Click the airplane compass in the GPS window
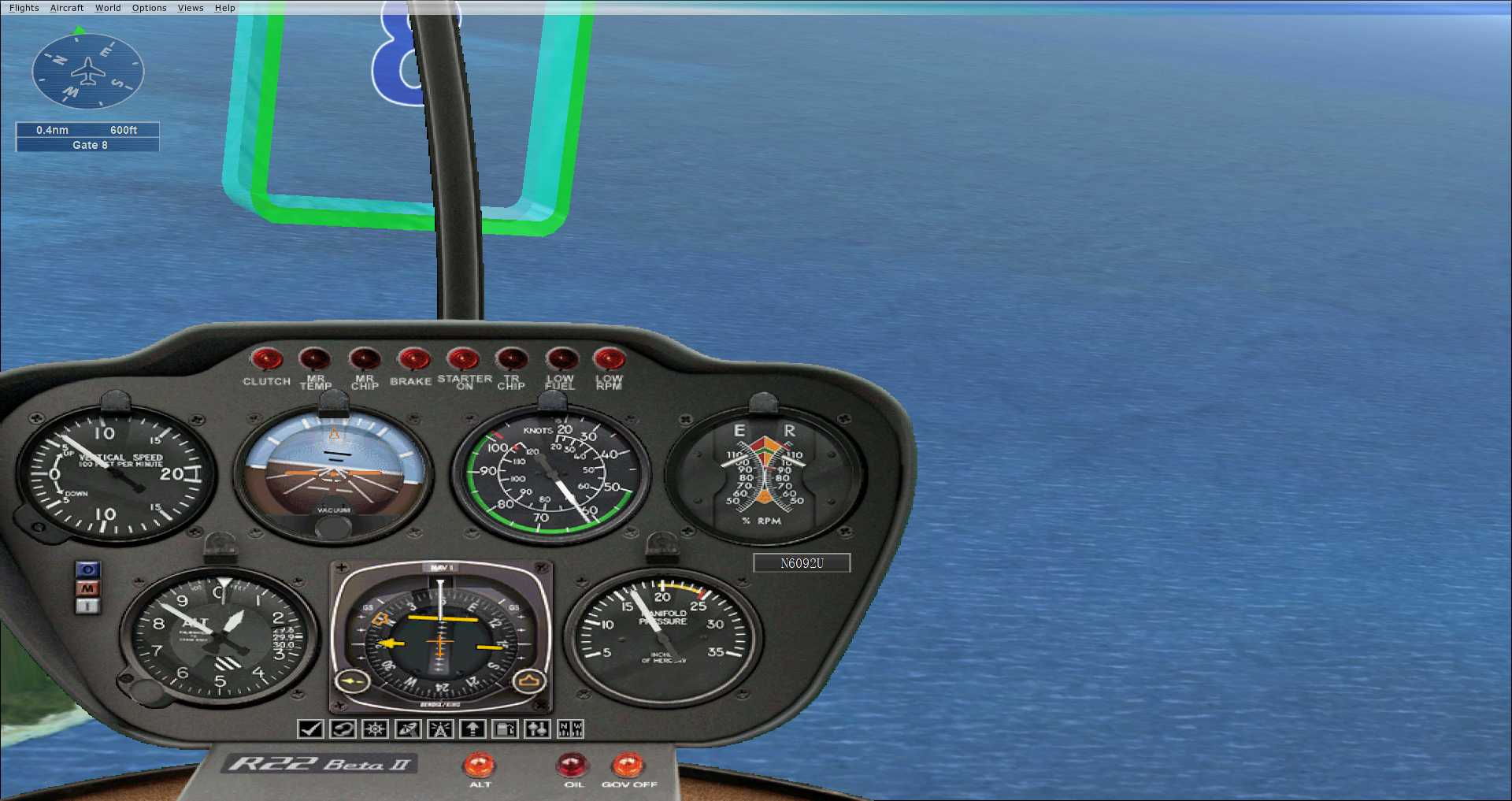 coord(87,71)
